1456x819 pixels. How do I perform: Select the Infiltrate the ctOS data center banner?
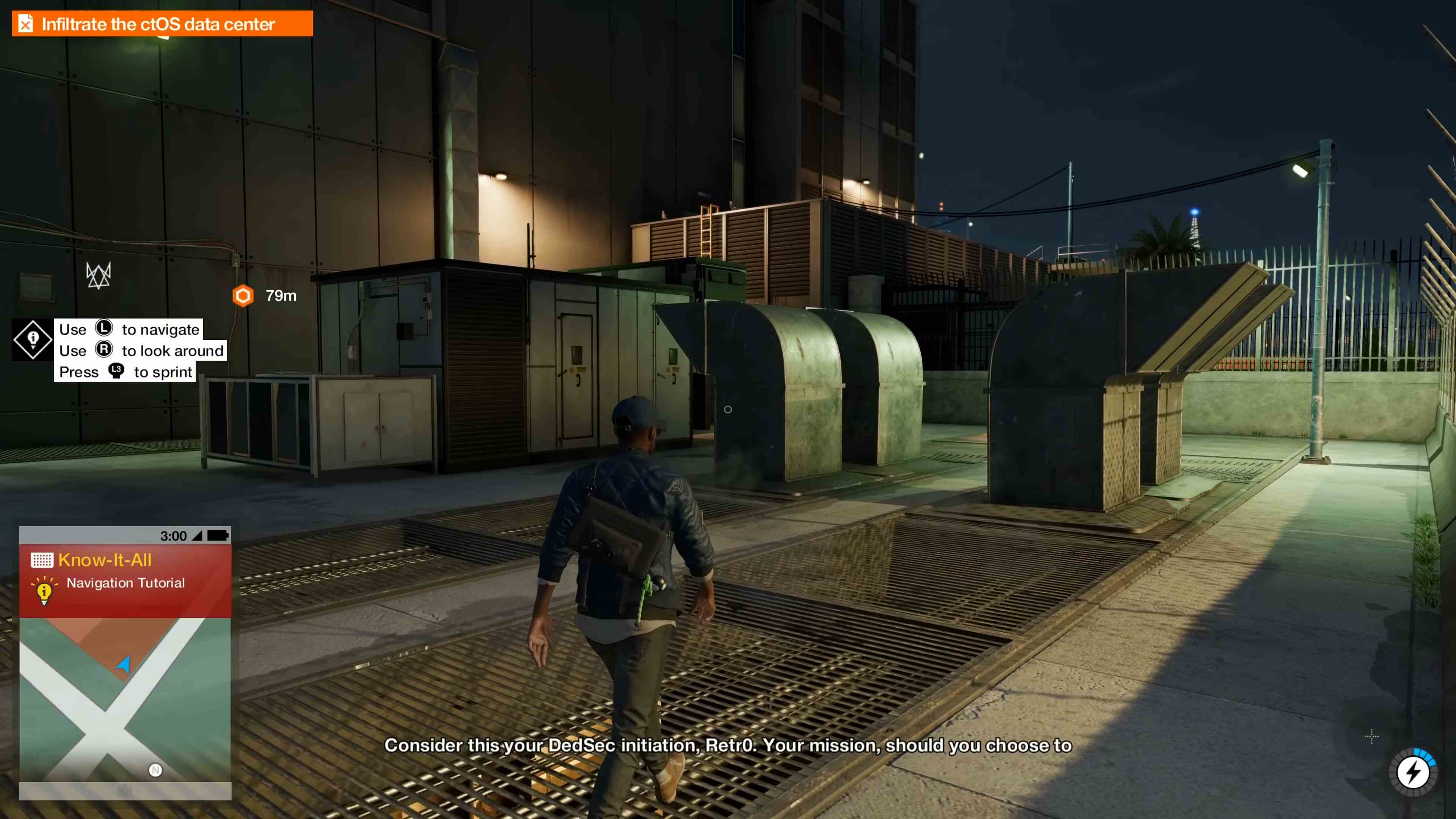(158, 24)
